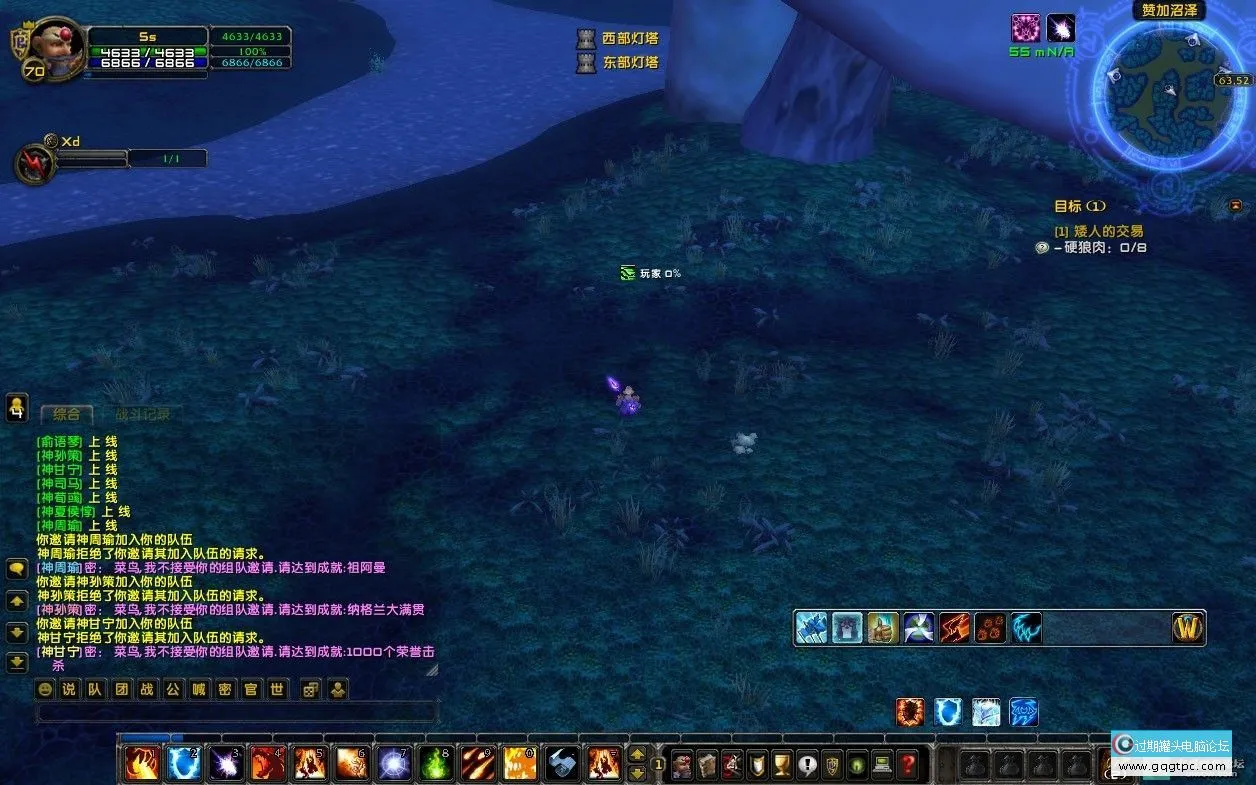Open the 世 world channel button

click(x=277, y=689)
